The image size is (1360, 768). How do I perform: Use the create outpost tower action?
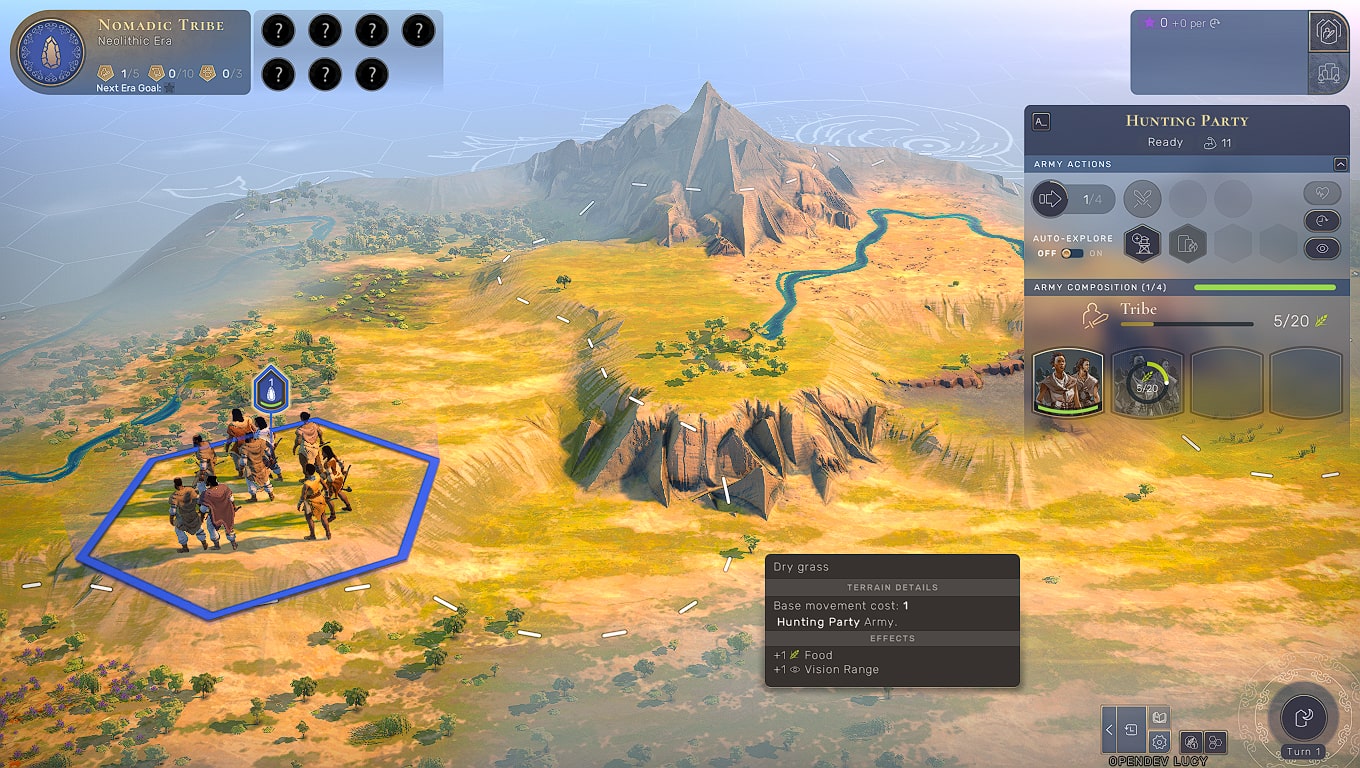(x=1142, y=243)
